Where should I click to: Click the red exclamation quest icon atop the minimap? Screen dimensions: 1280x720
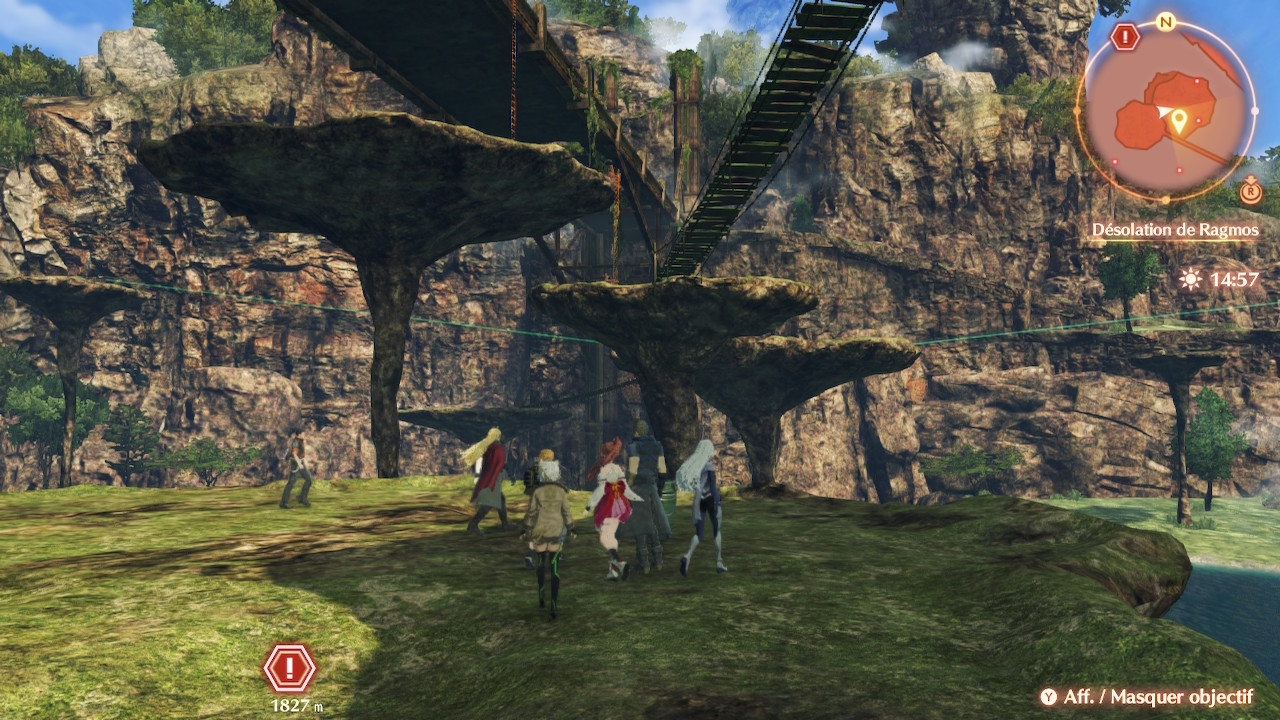pyautogui.click(x=1126, y=38)
